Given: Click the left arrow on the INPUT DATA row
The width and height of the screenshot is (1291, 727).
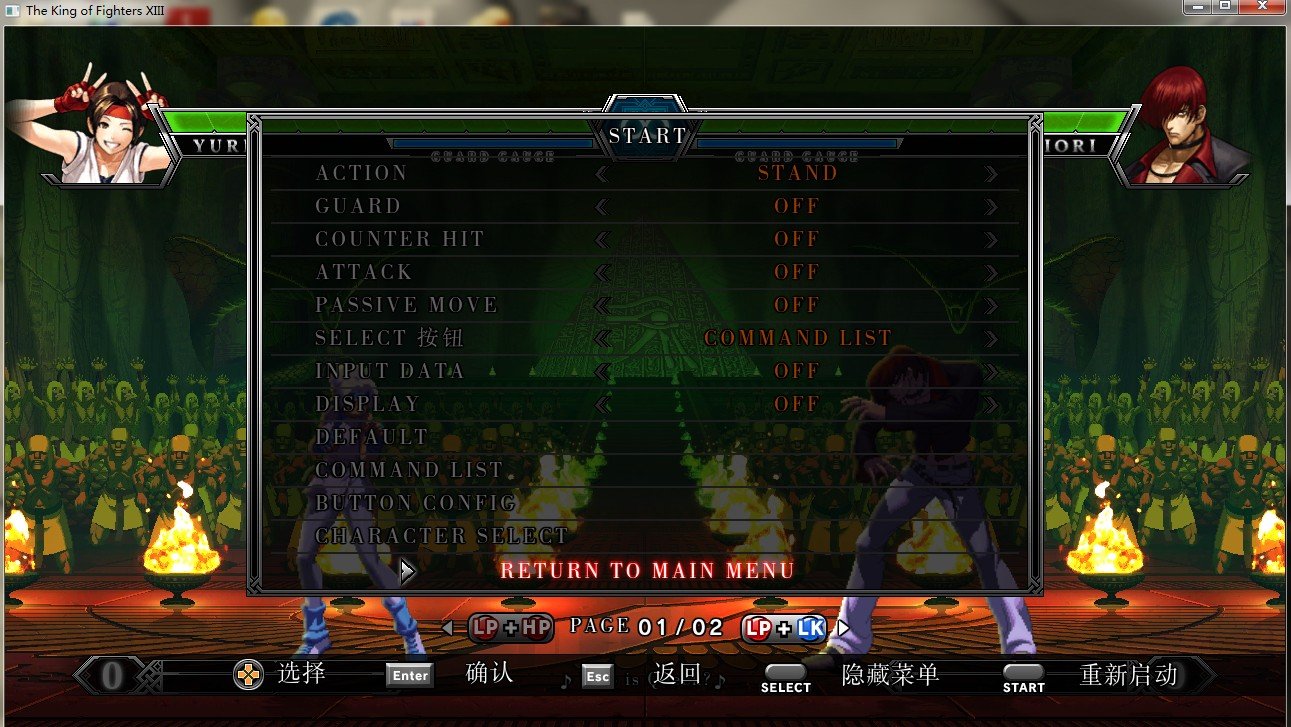Looking at the screenshot, I should point(602,372).
